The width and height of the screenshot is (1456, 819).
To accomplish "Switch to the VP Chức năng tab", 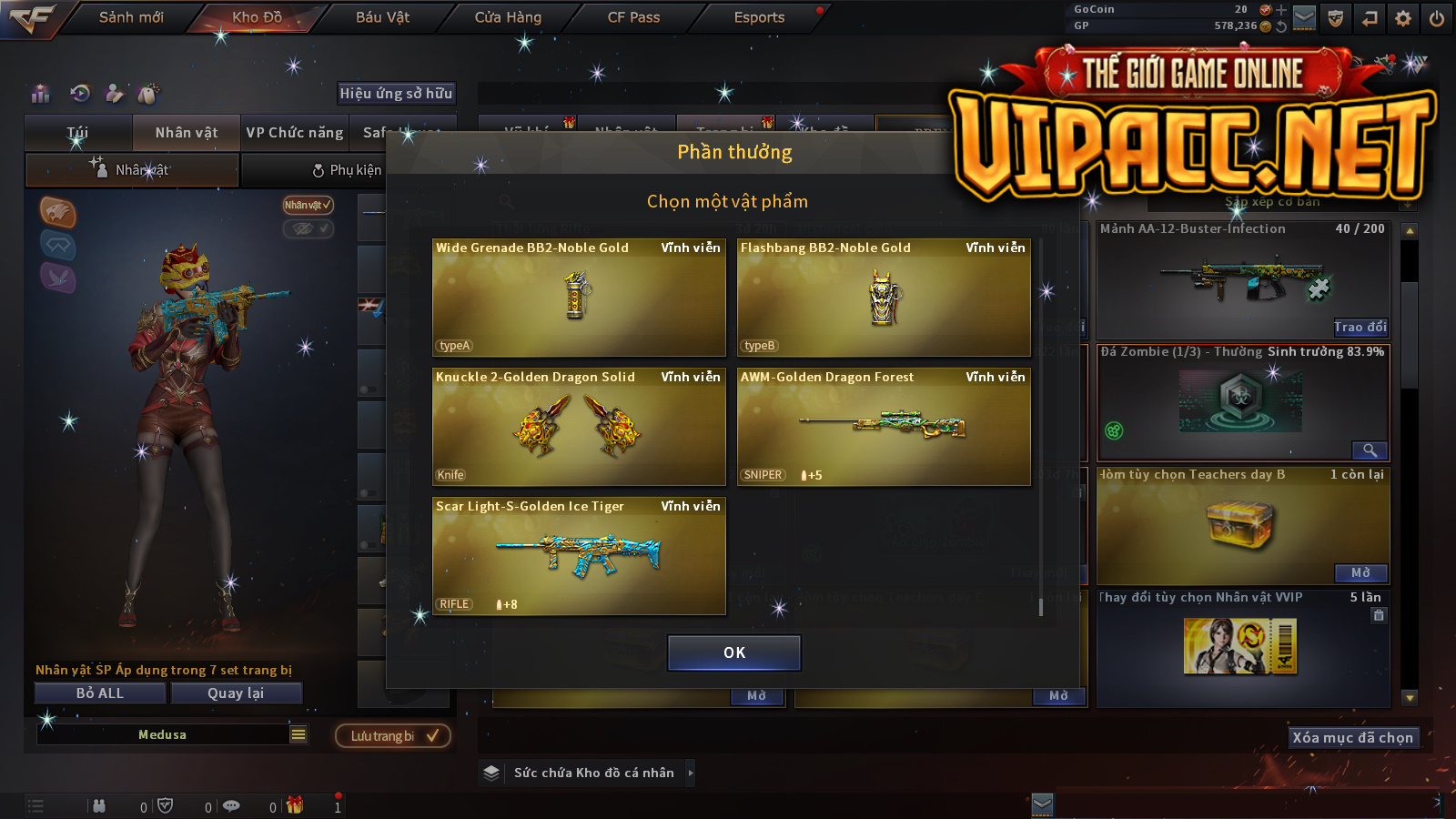I will (x=295, y=133).
